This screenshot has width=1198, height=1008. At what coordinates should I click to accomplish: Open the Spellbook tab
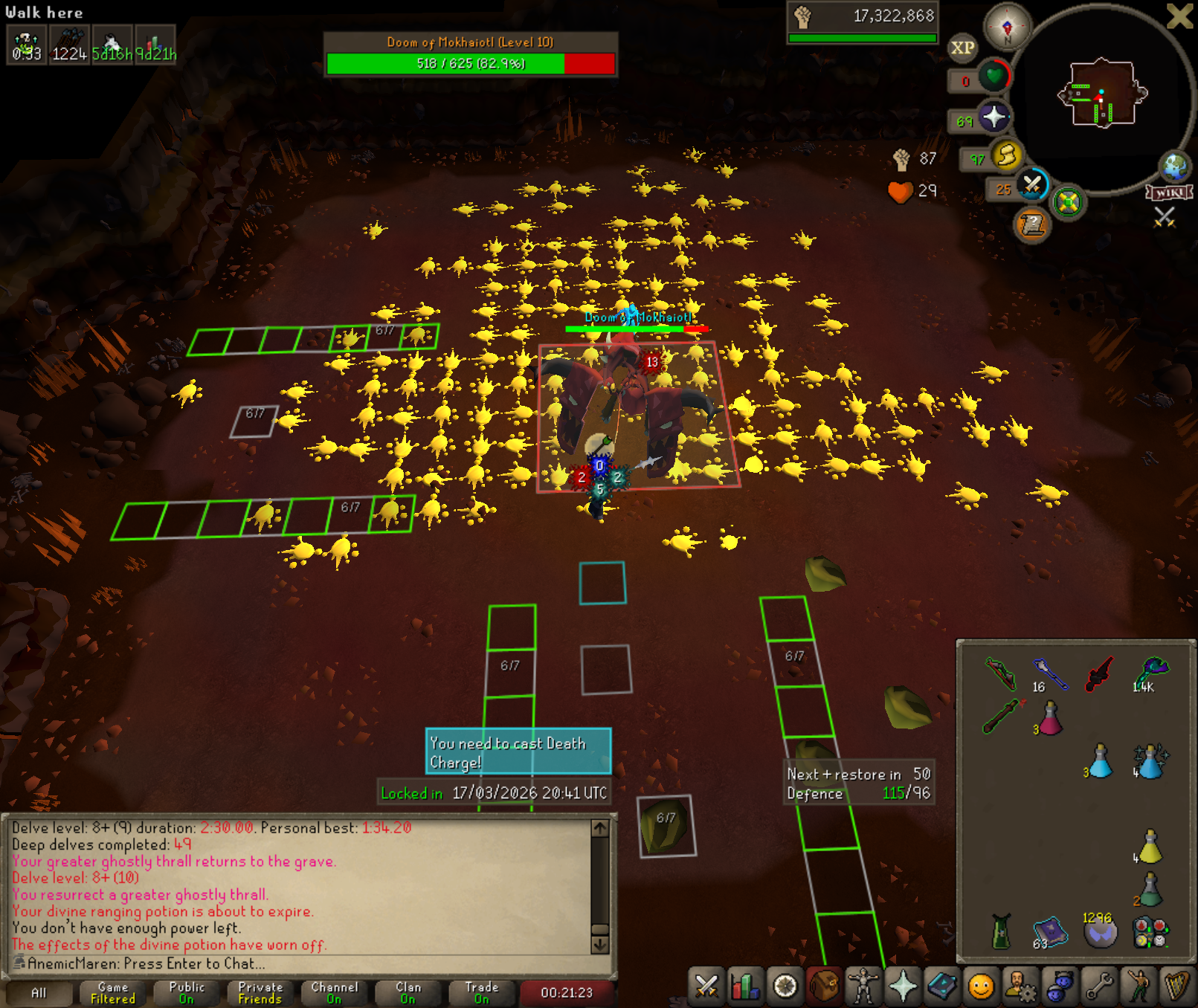pyautogui.click(x=942, y=986)
